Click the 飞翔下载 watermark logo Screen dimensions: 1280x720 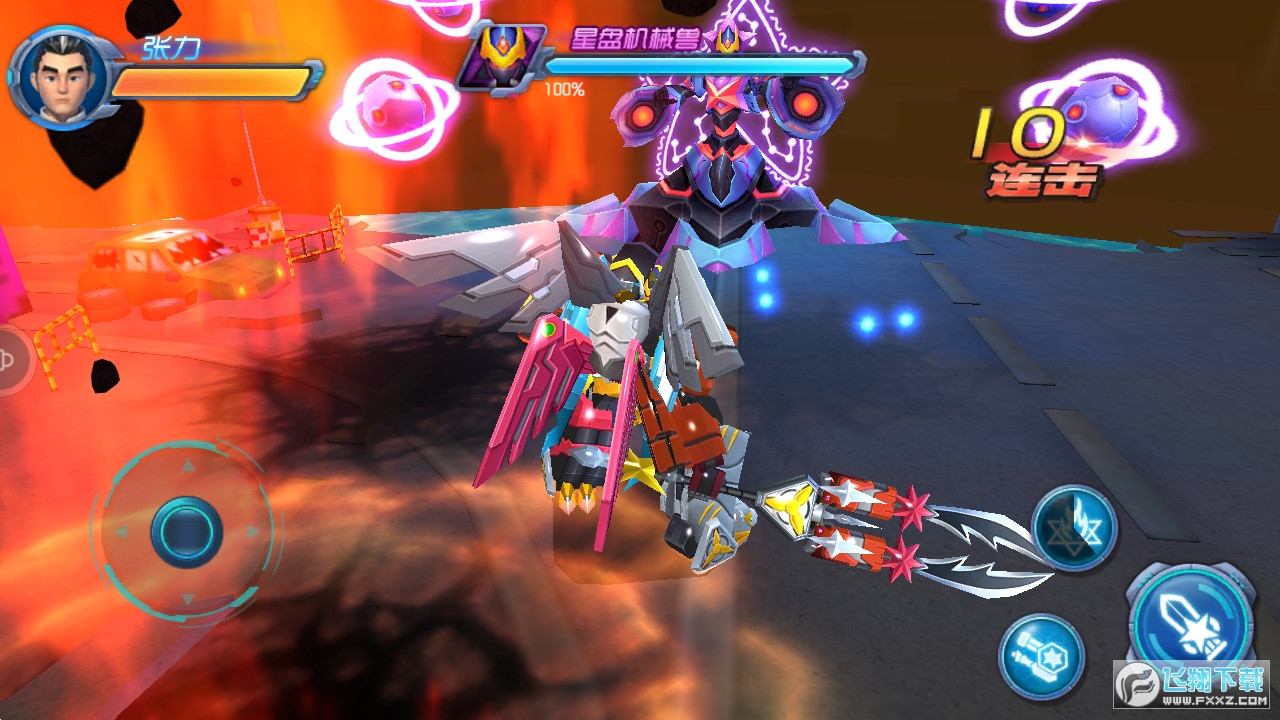(x=1192, y=686)
